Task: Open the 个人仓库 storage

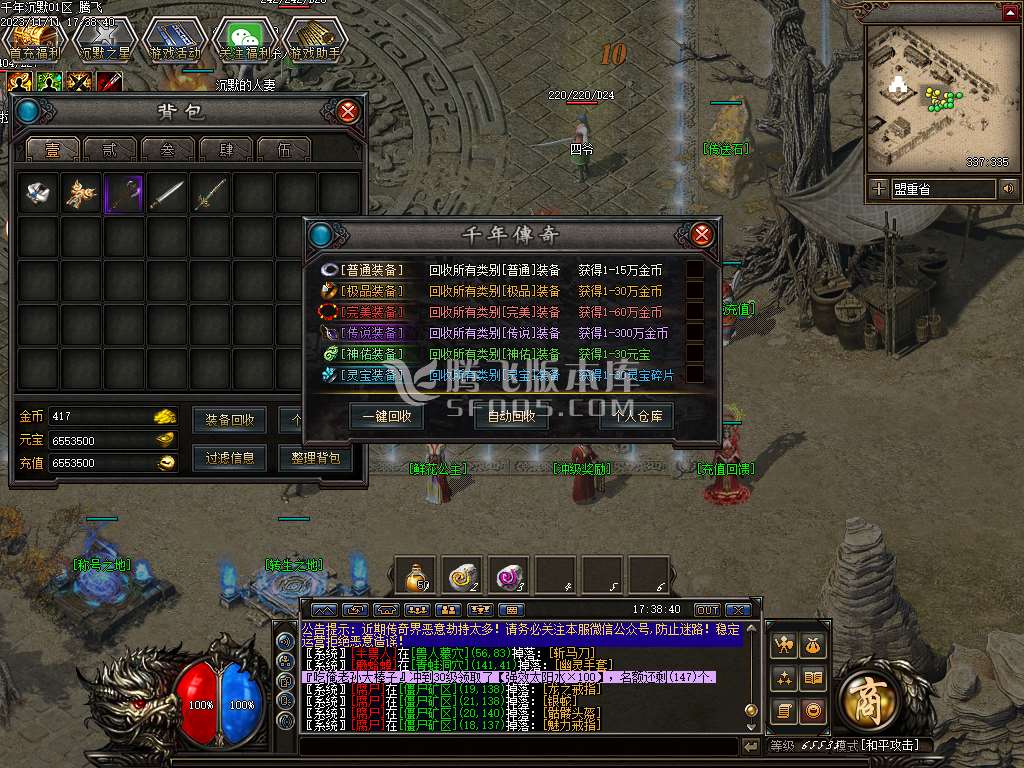Action: pos(637,416)
